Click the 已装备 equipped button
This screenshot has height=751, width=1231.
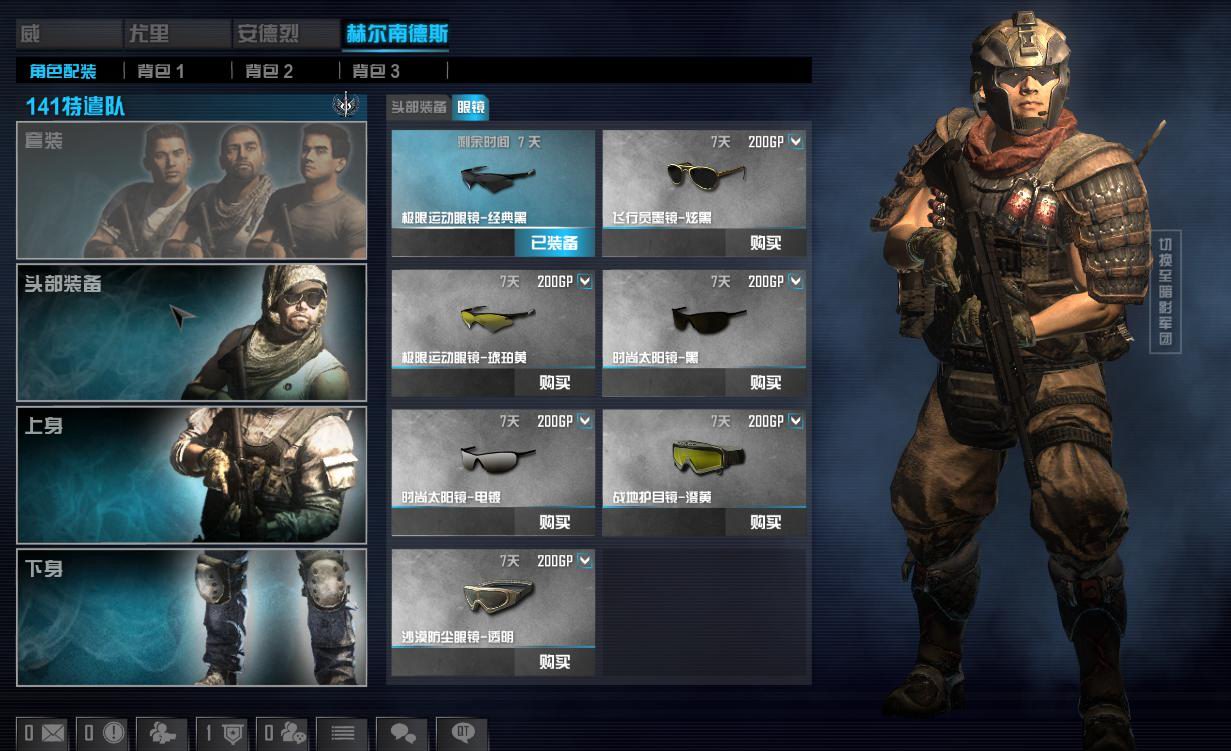(x=554, y=243)
